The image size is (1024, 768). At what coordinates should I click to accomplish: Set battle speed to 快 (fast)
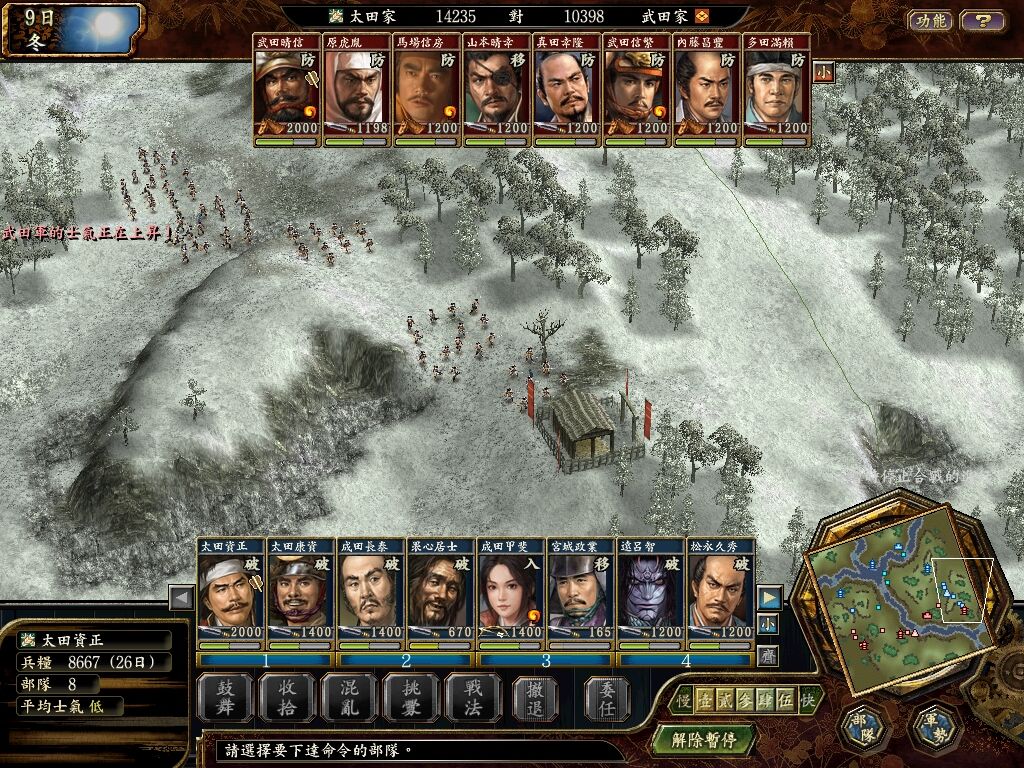click(807, 701)
